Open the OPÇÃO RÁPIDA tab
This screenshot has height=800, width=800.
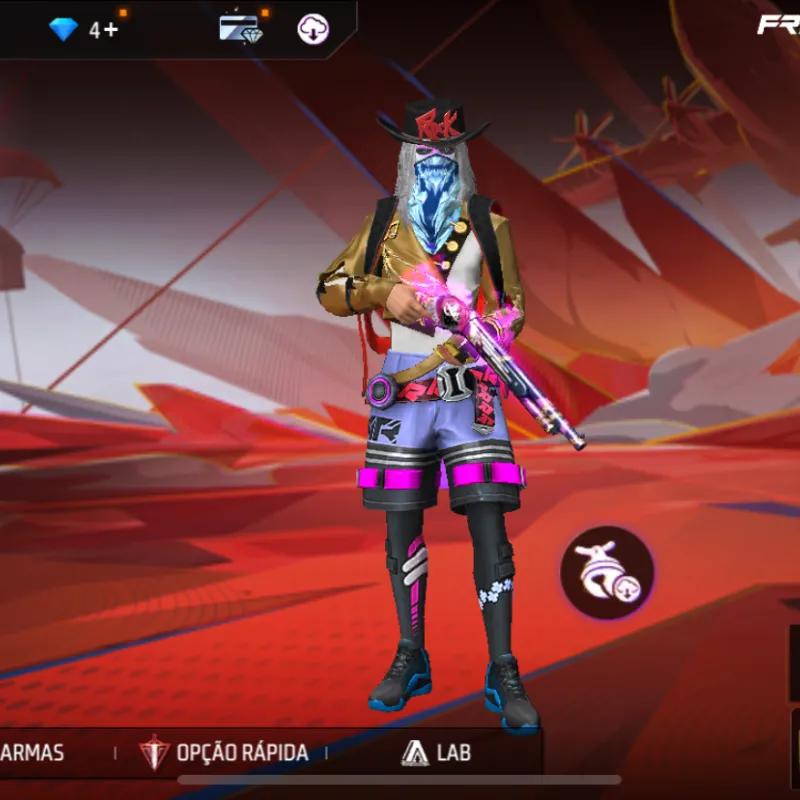click(x=225, y=752)
